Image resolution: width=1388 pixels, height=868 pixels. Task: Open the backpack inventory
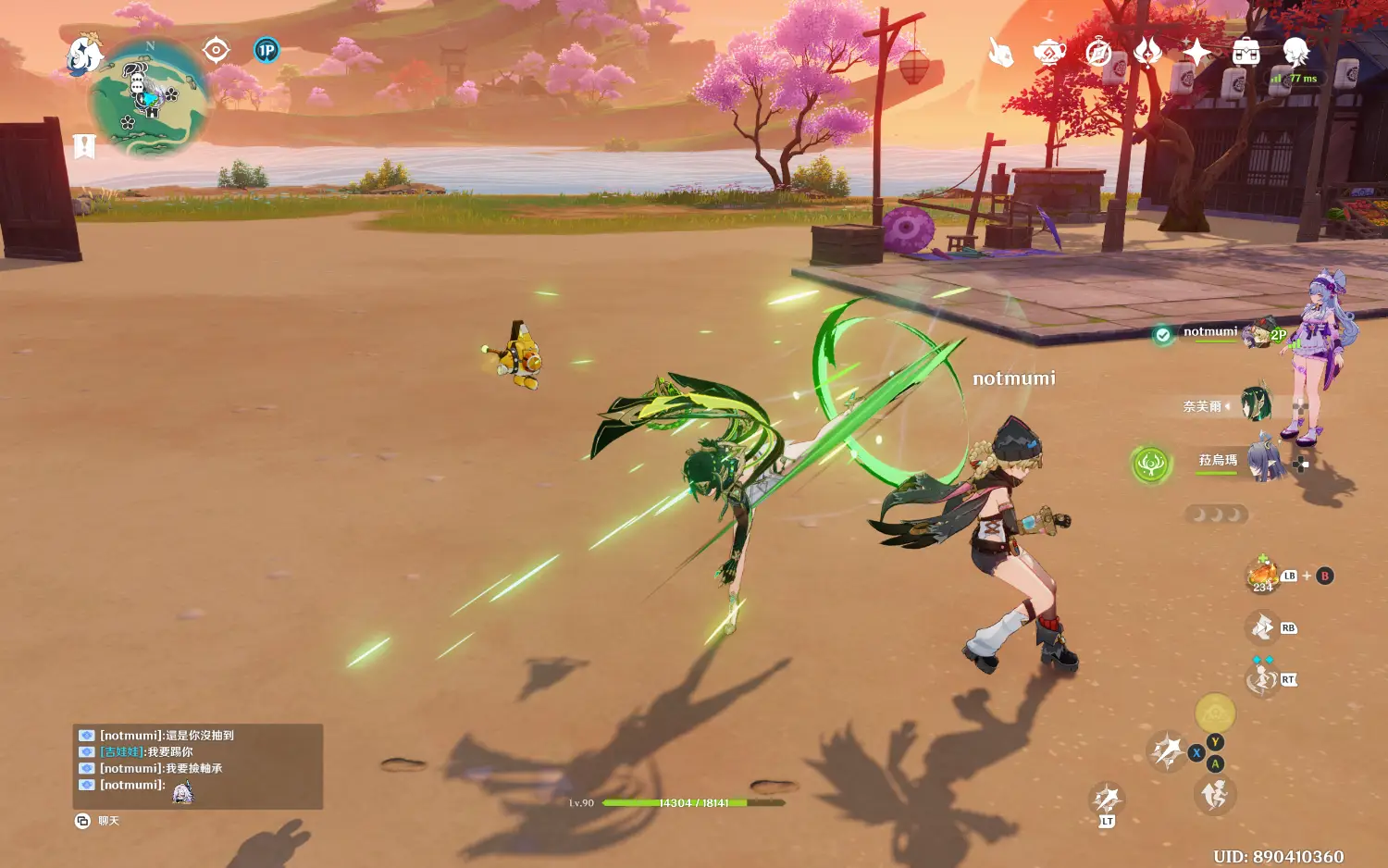pos(1245,53)
